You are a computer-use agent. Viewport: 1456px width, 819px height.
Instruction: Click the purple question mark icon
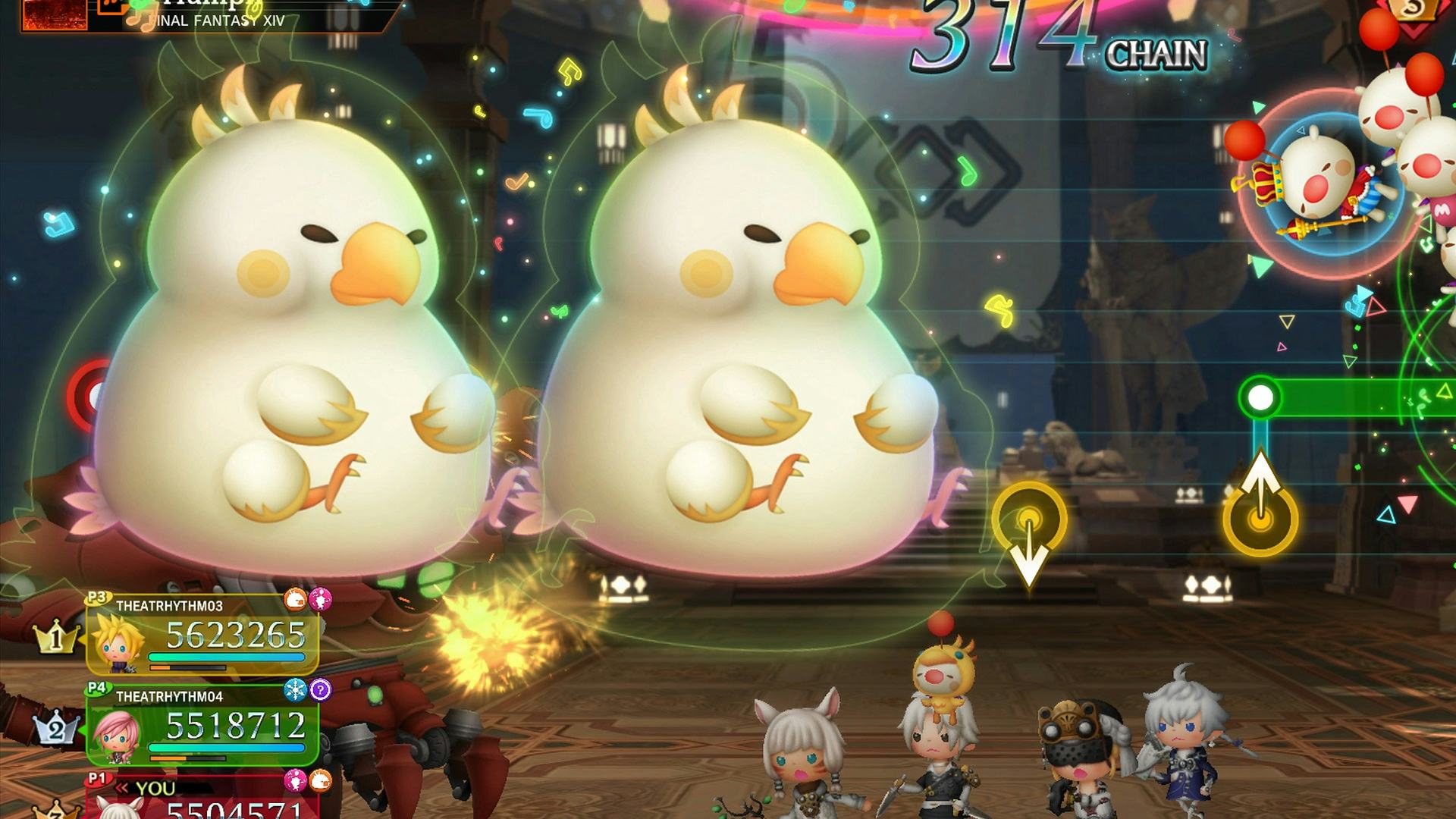pos(321,689)
